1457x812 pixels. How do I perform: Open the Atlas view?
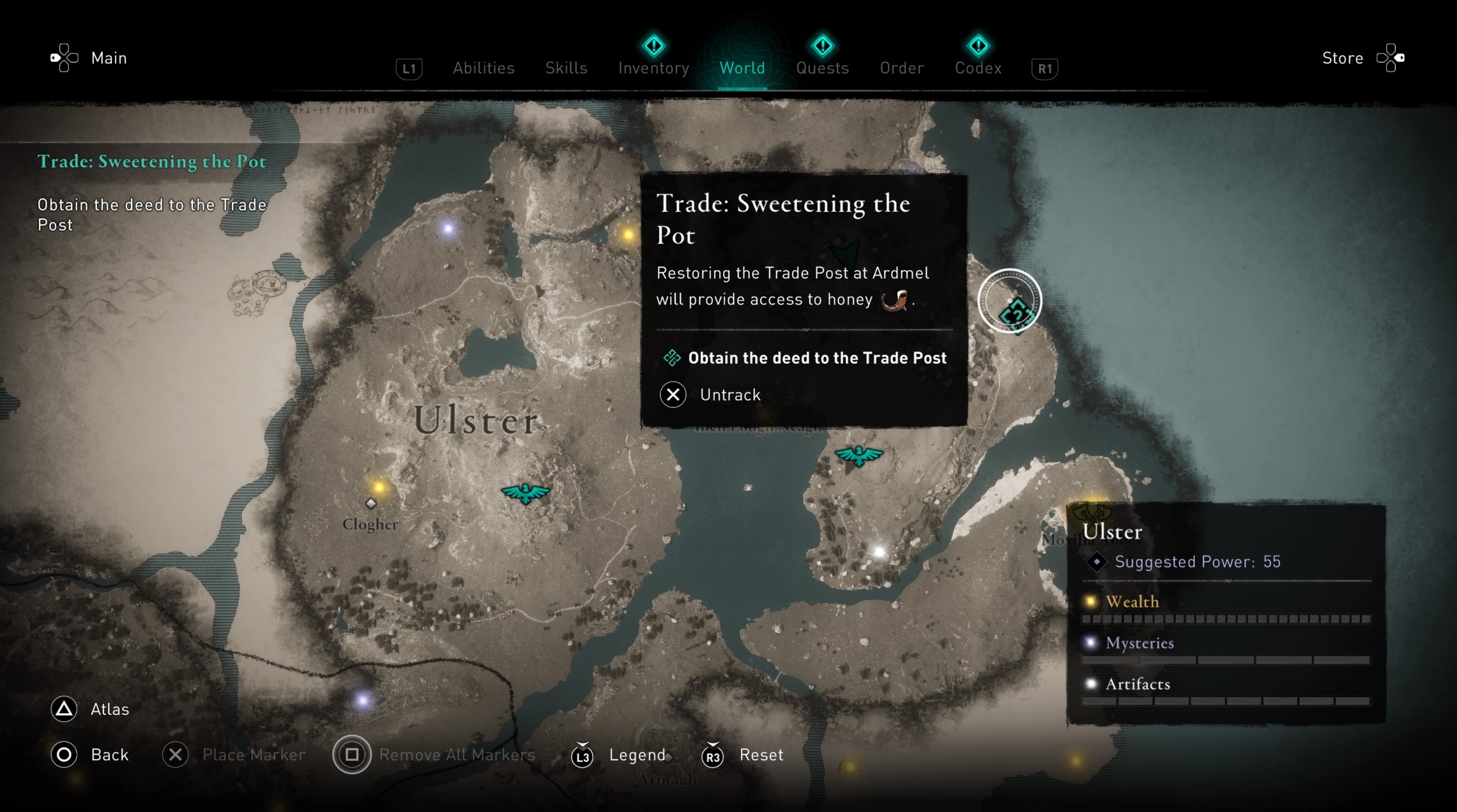tap(110, 709)
